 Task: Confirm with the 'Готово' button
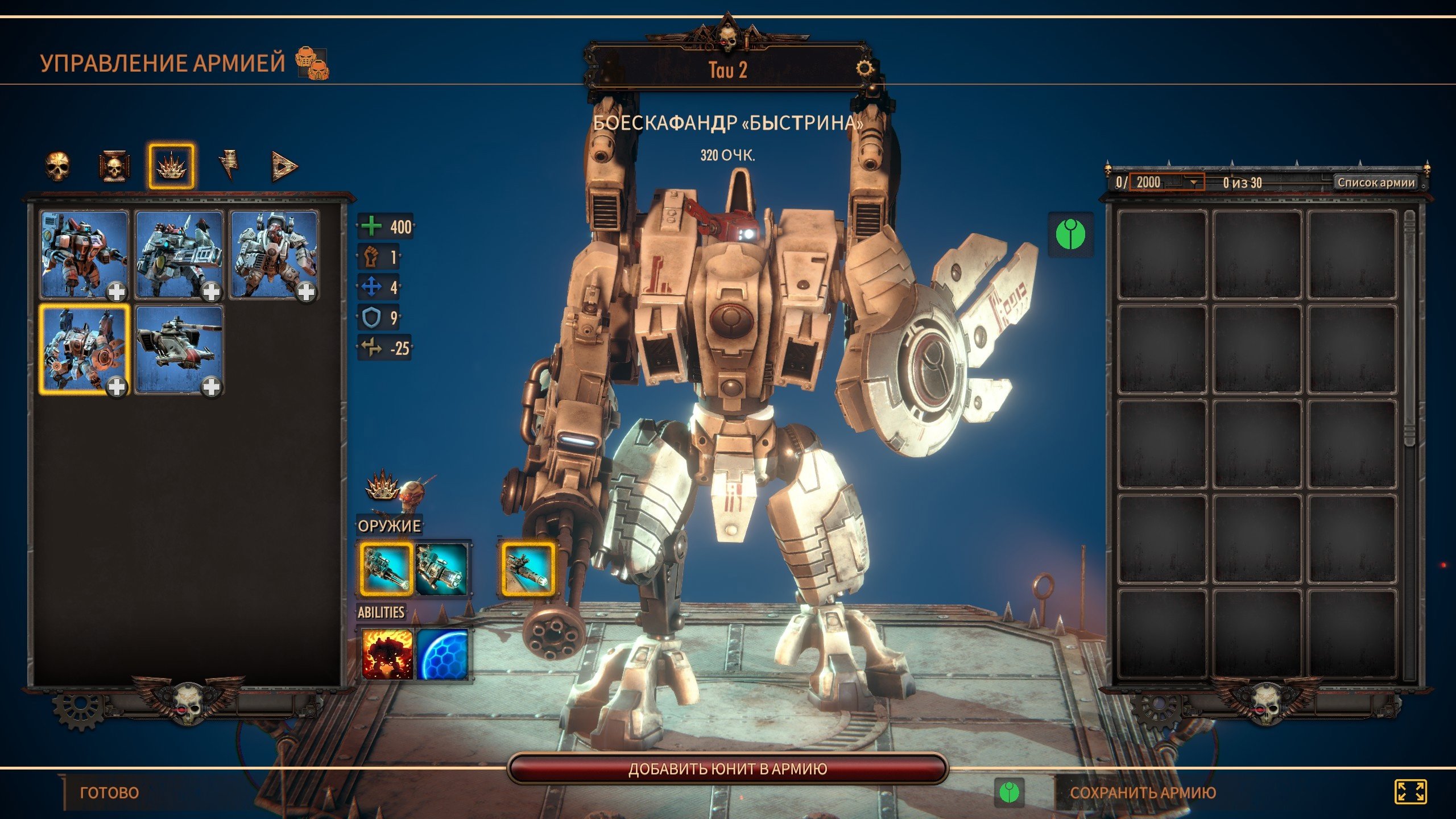pyautogui.click(x=109, y=792)
